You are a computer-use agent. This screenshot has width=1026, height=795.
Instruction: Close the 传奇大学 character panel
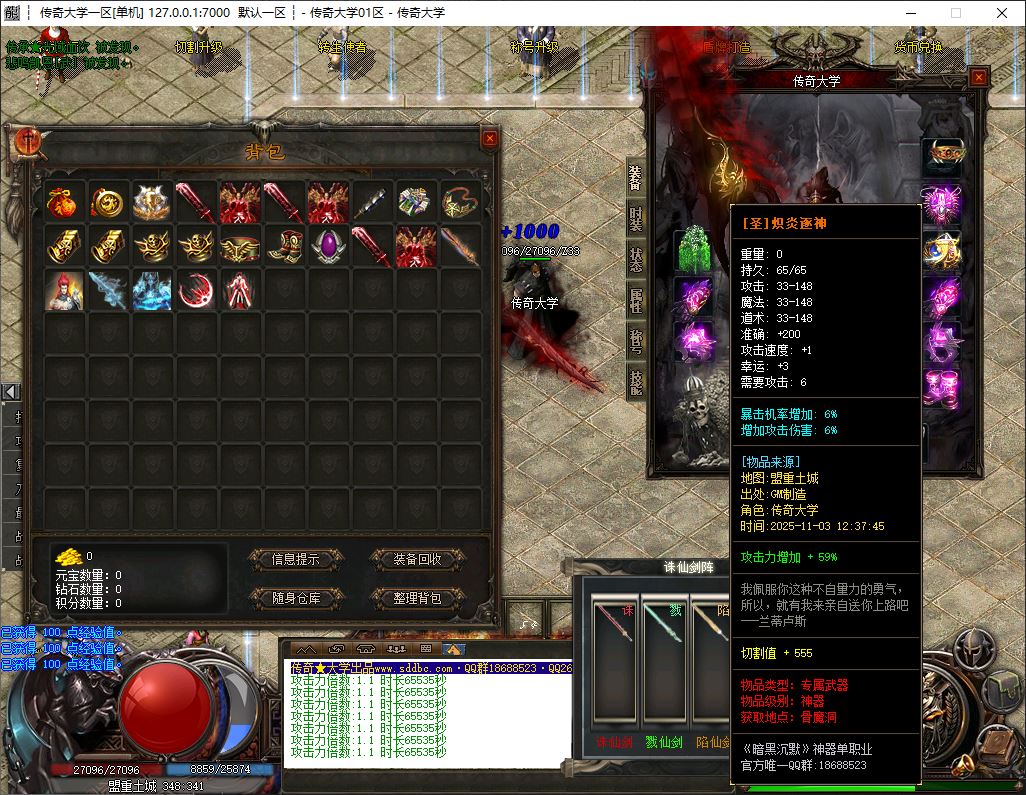[x=978, y=77]
